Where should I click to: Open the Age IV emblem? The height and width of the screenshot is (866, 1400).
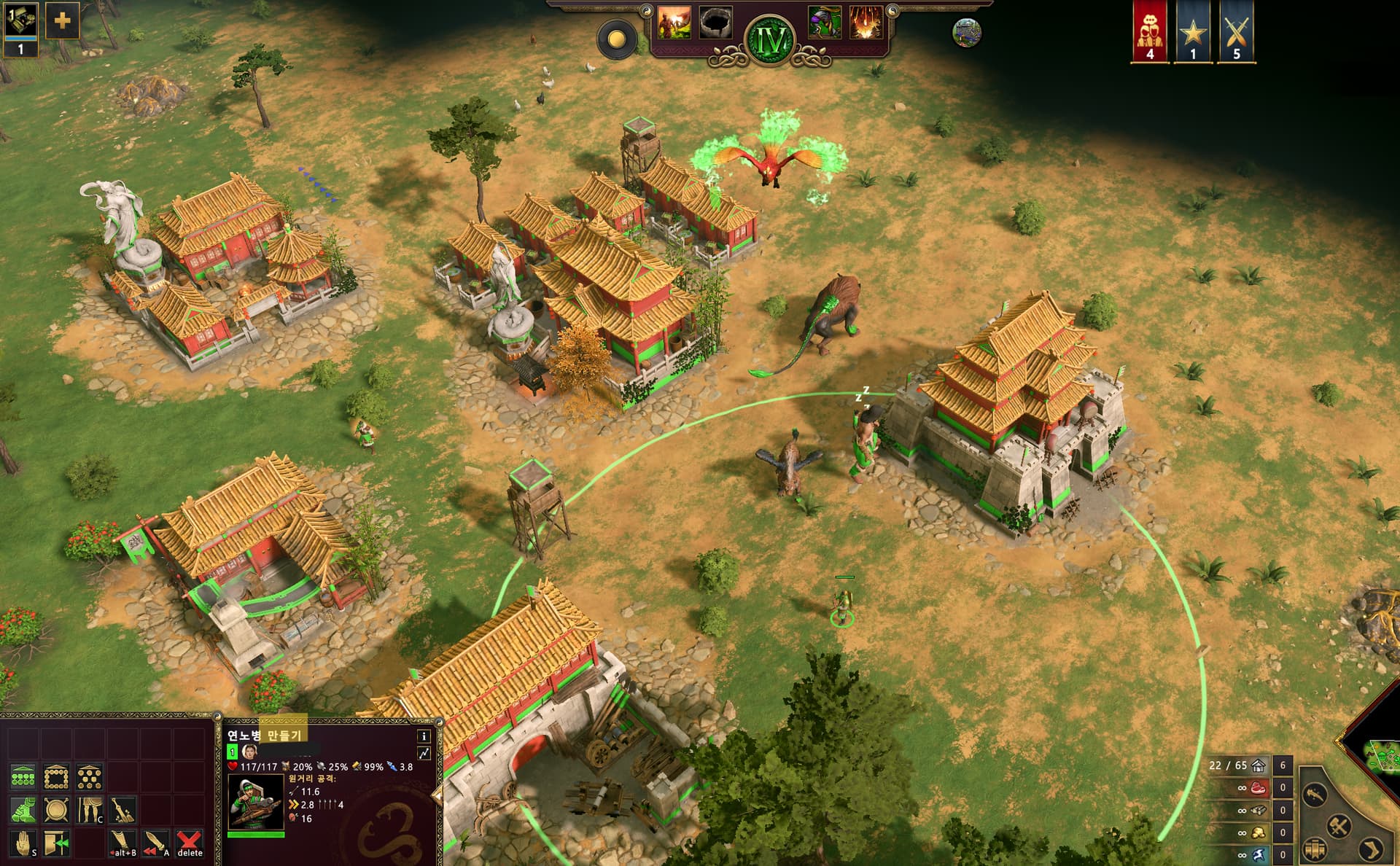(771, 41)
